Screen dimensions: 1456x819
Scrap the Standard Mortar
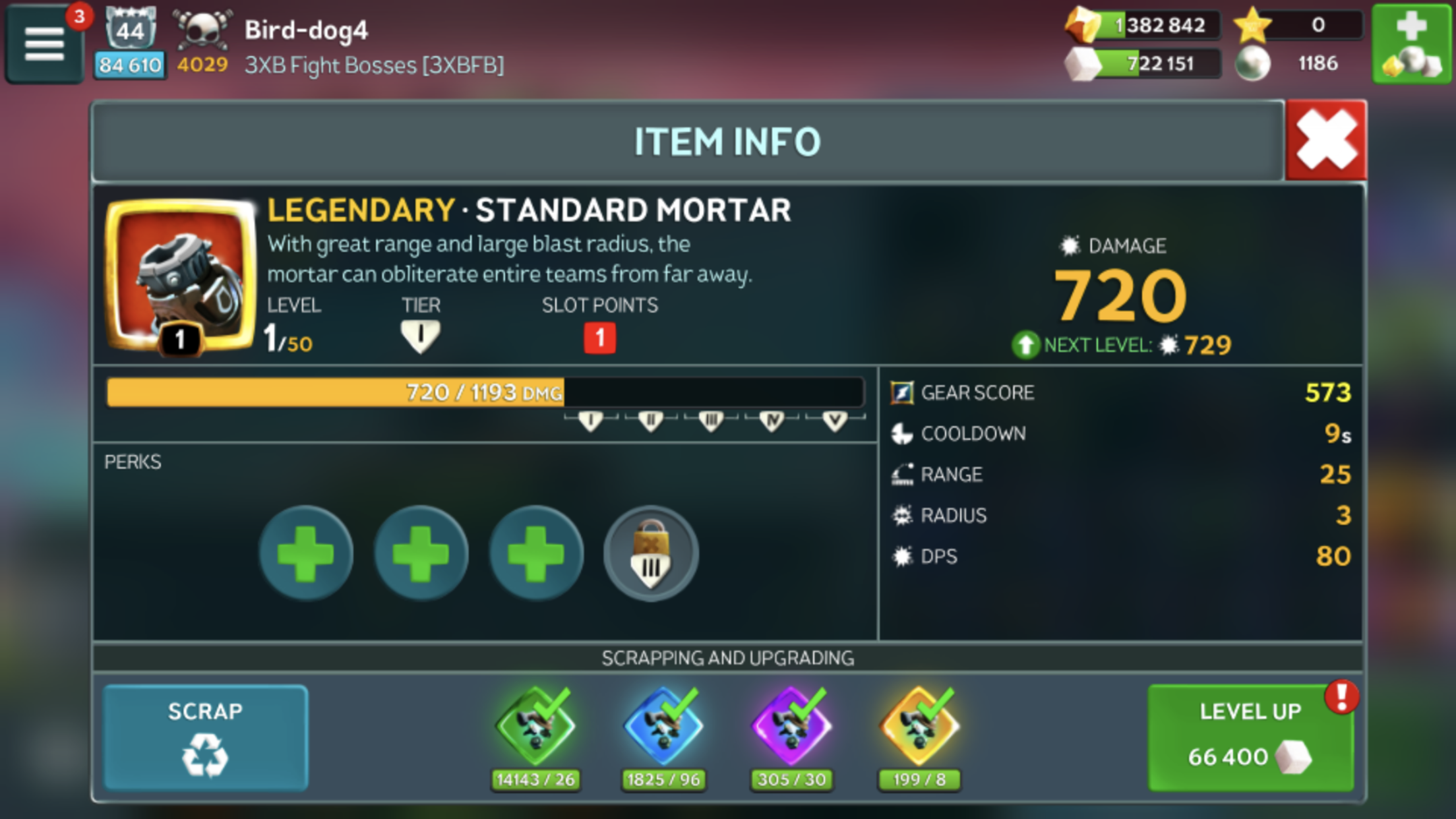pos(205,737)
